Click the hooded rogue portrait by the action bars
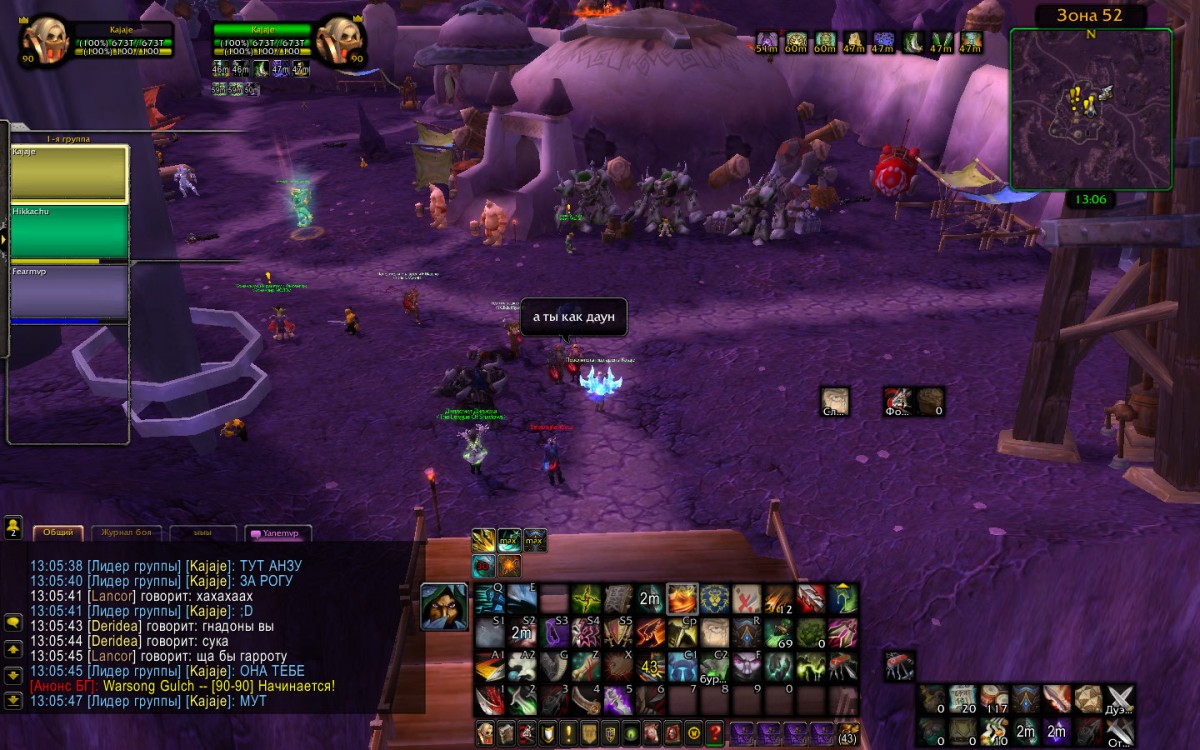 [443, 607]
